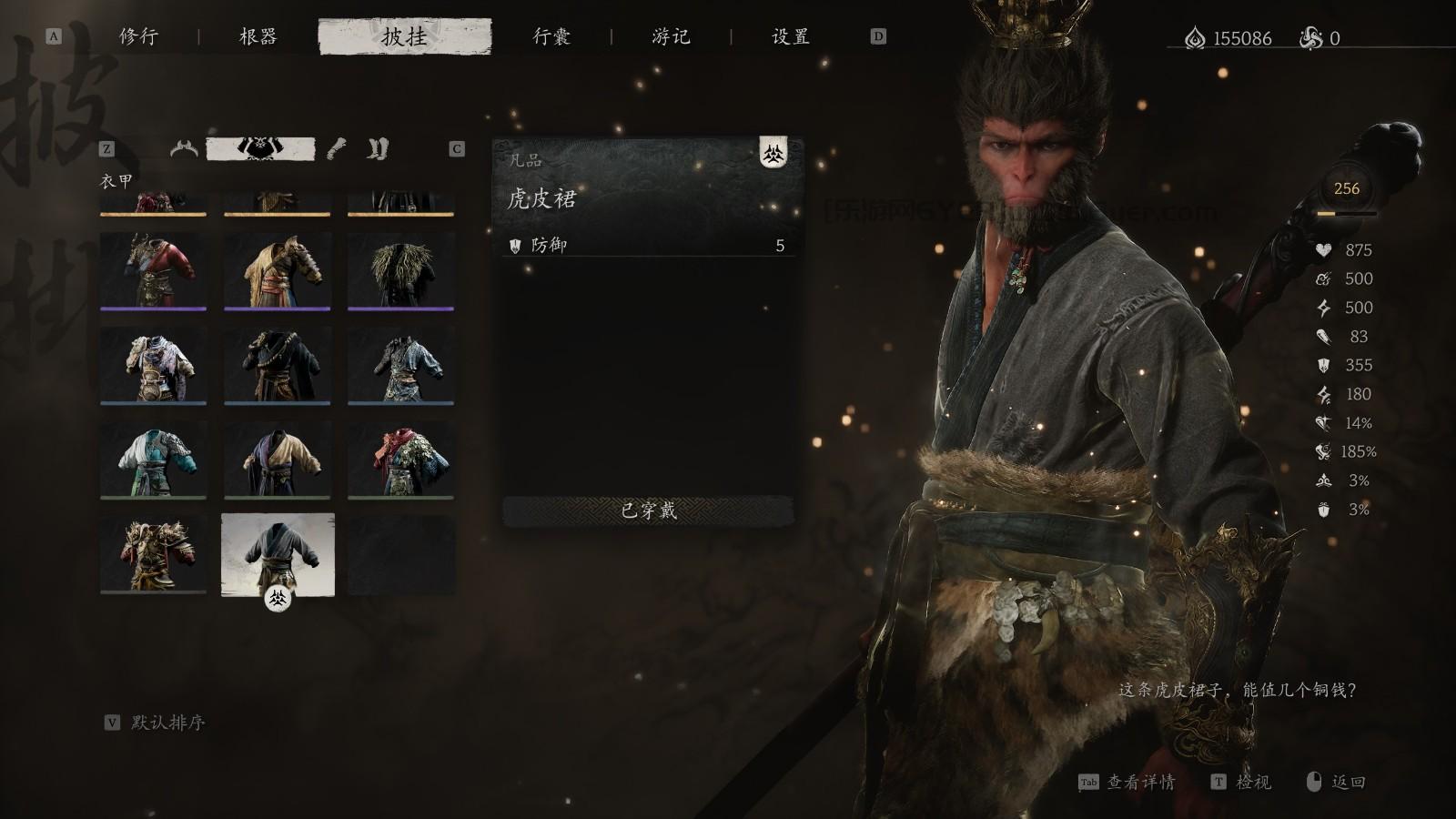Switch to the 根器 tab
The image size is (1456, 819).
click(x=258, y=36)
